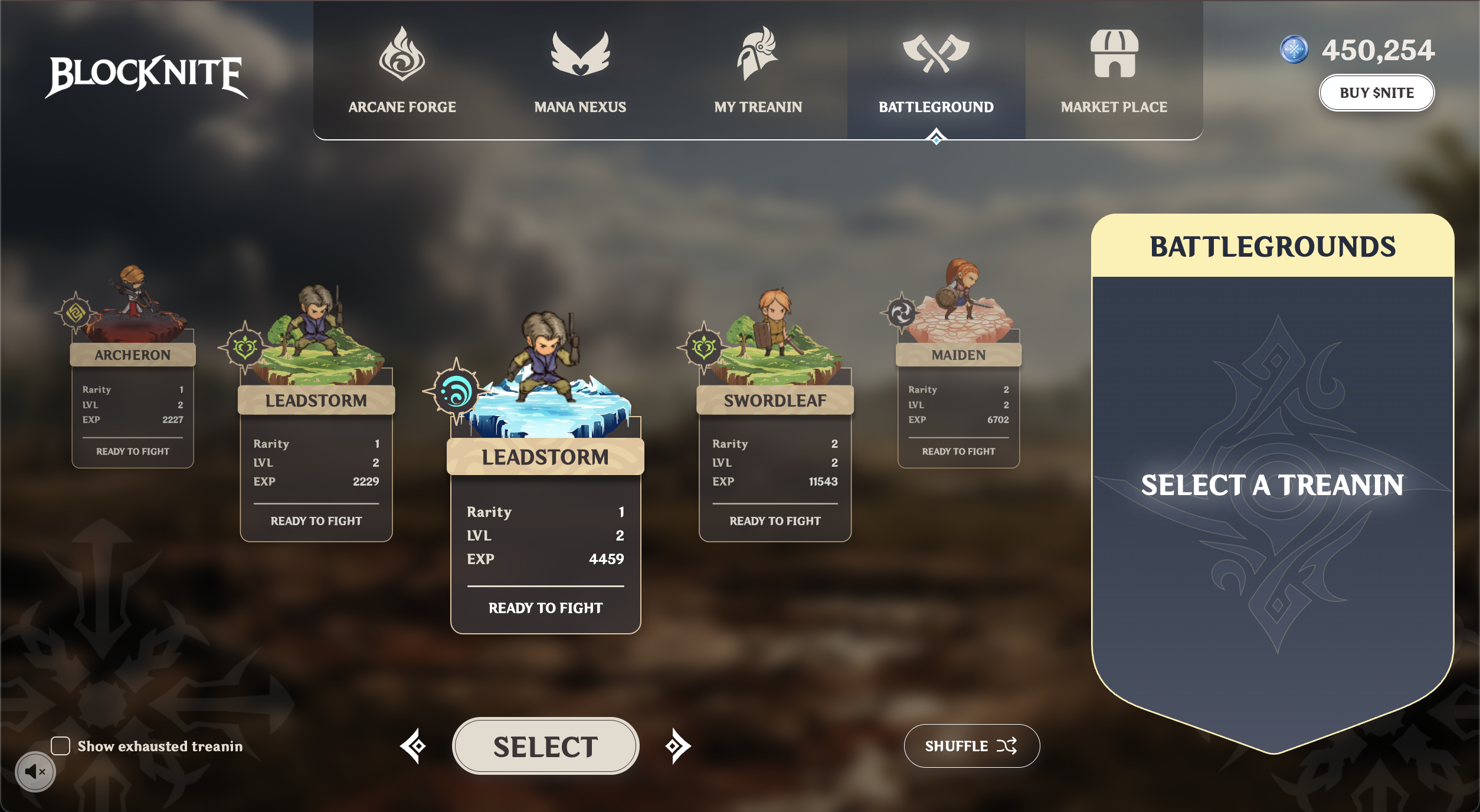The height and width of the screenshot is (812, 1480).
Task: Click the $NITE currency coin icon
Action: pyautogui.click(x=1293, y=50)
